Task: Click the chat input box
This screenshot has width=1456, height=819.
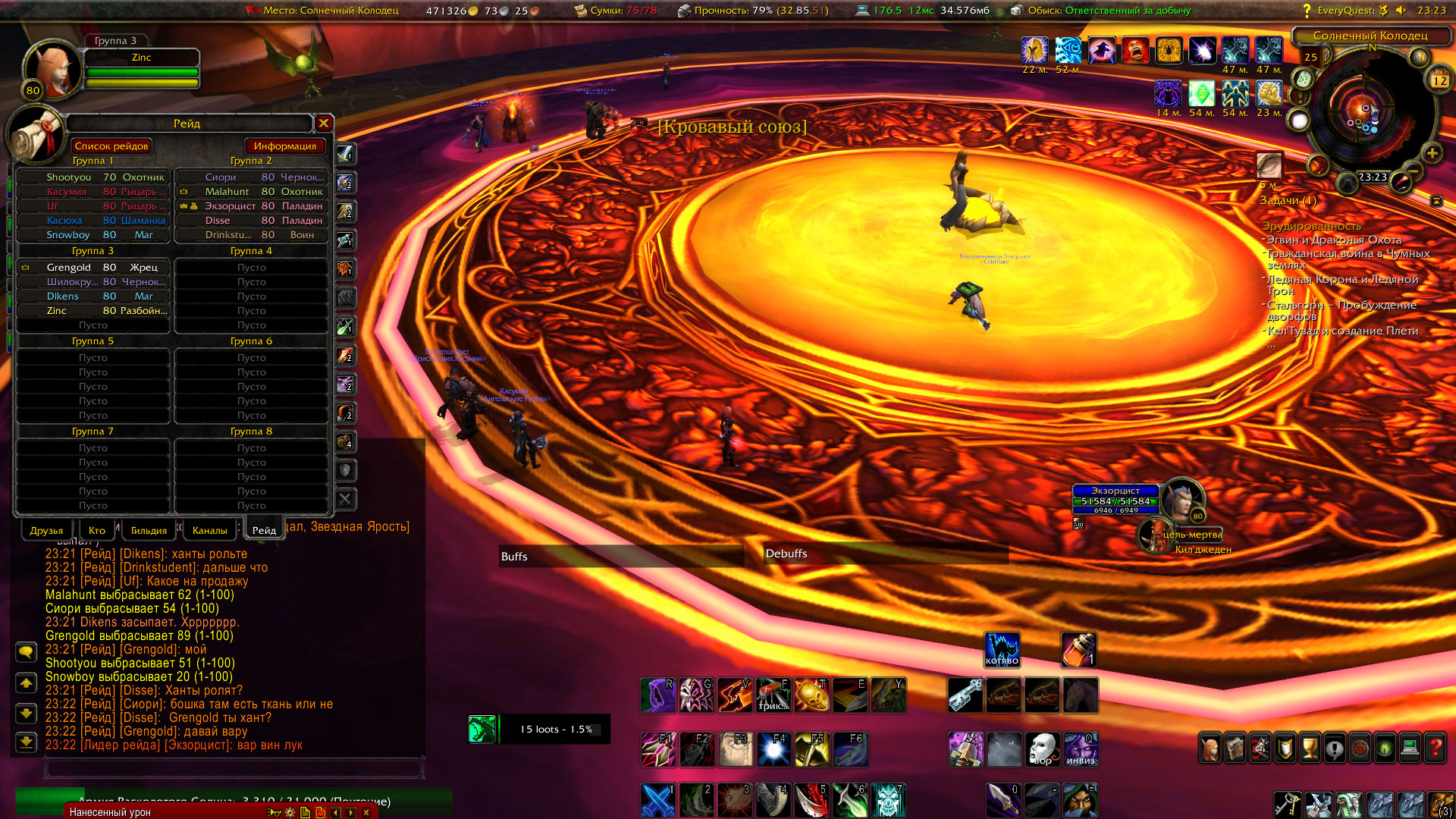Action: 232,768
